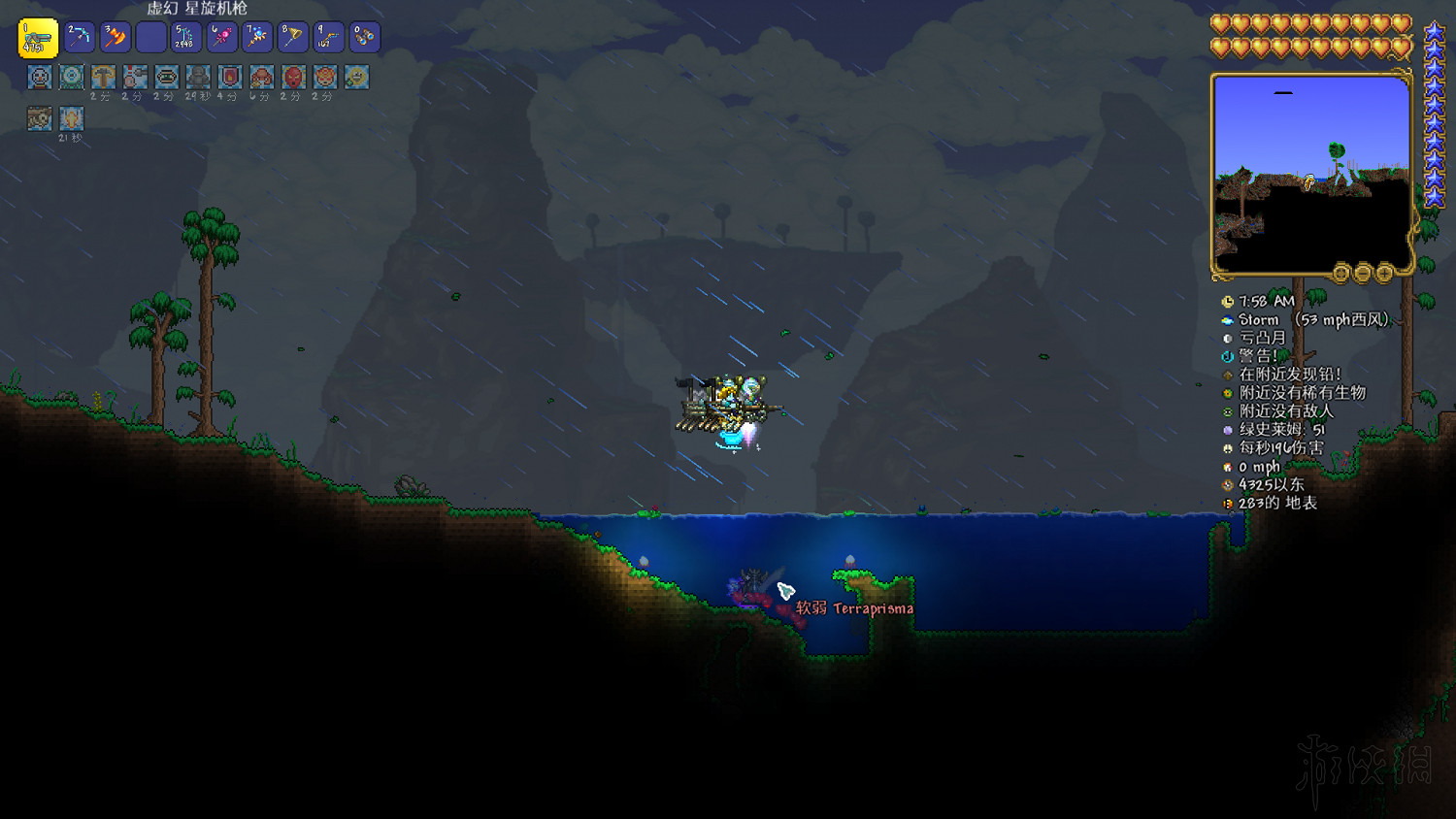The height and width of the screenshot is (819, 1456).
Task: Remove the red mask buff icon
Action: (x=292, y=77)
